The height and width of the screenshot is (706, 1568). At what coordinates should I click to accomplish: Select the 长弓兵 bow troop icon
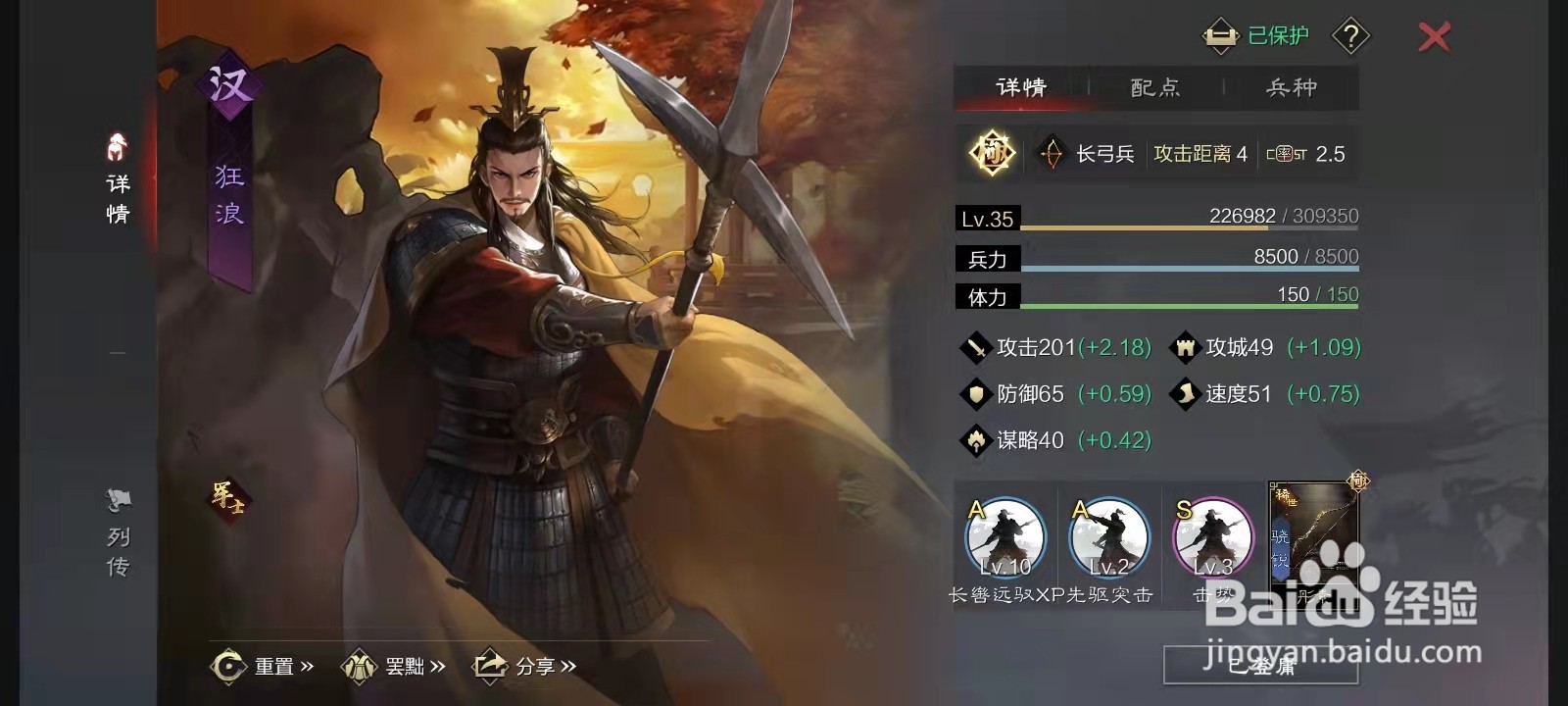click(x=1051, y=154)
